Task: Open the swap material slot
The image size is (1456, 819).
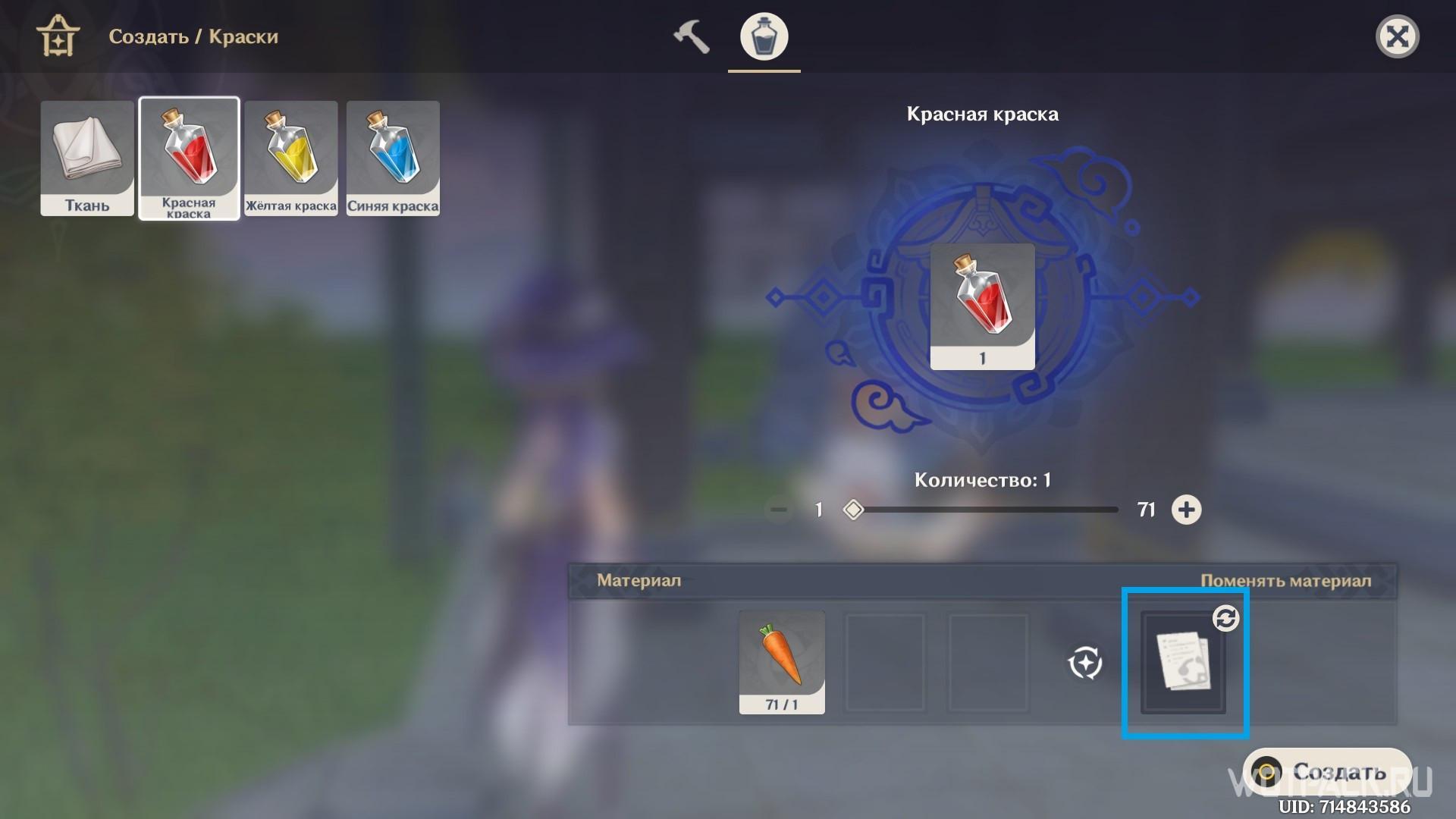Action: pos(1183,661)
